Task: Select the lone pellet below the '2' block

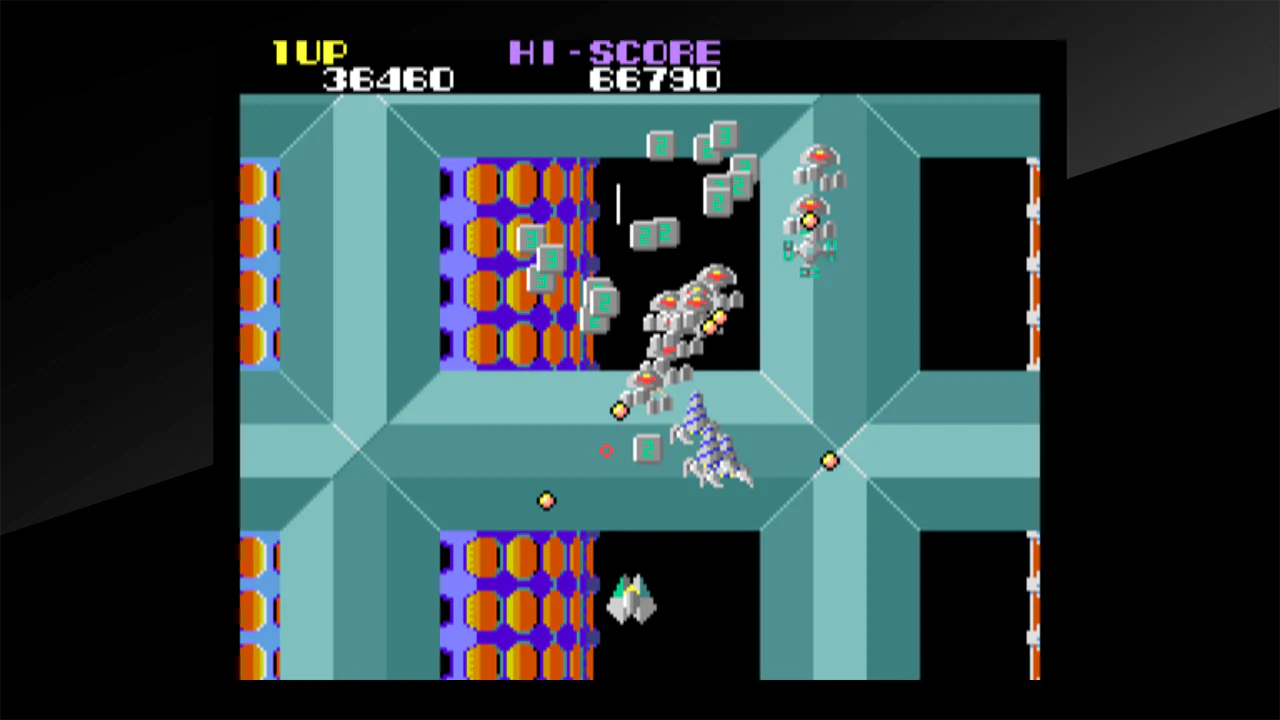Action: [546, 500]
